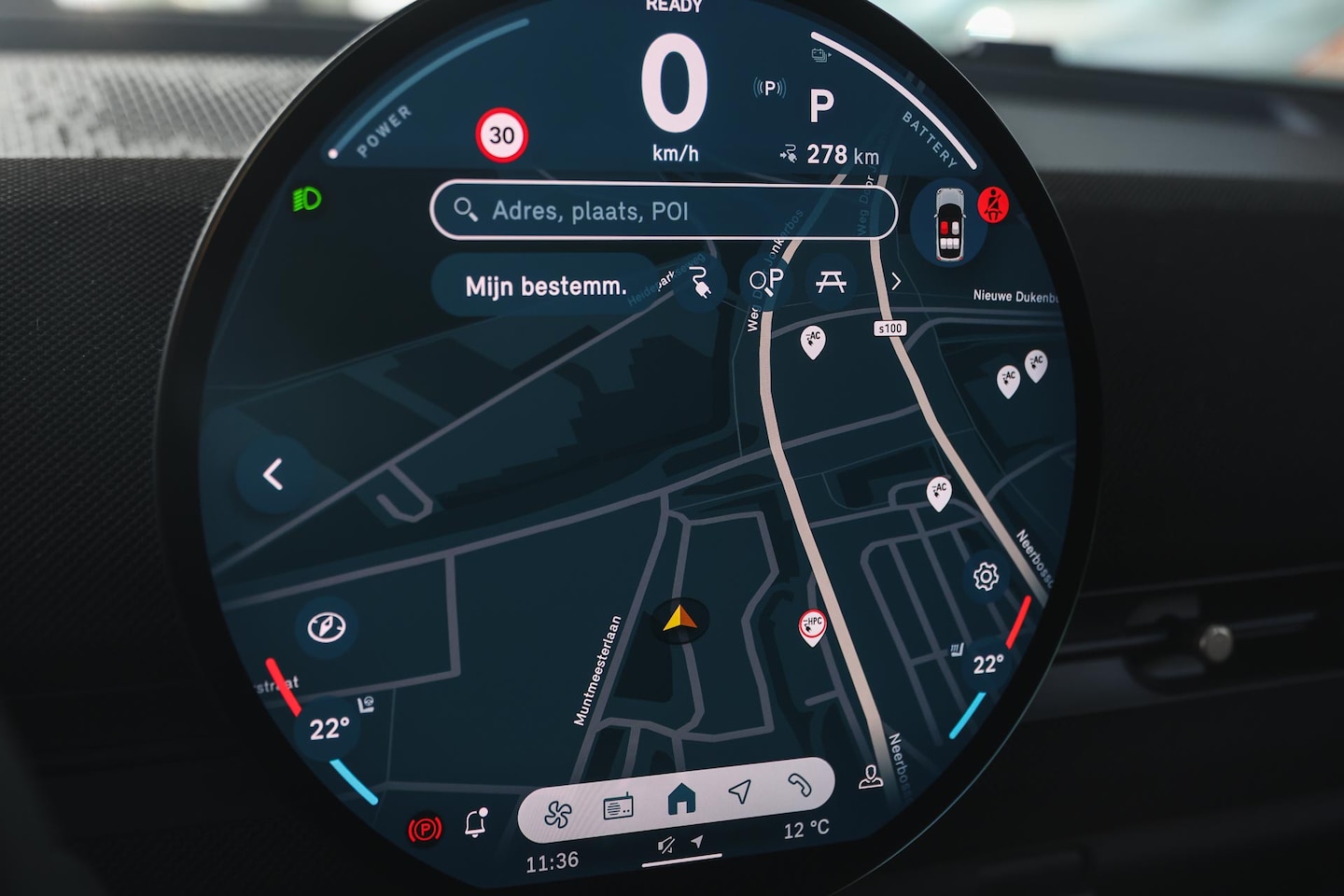Open the vehicle status car icon
This screenshot has width=1344, height=896.
[949, 224]
